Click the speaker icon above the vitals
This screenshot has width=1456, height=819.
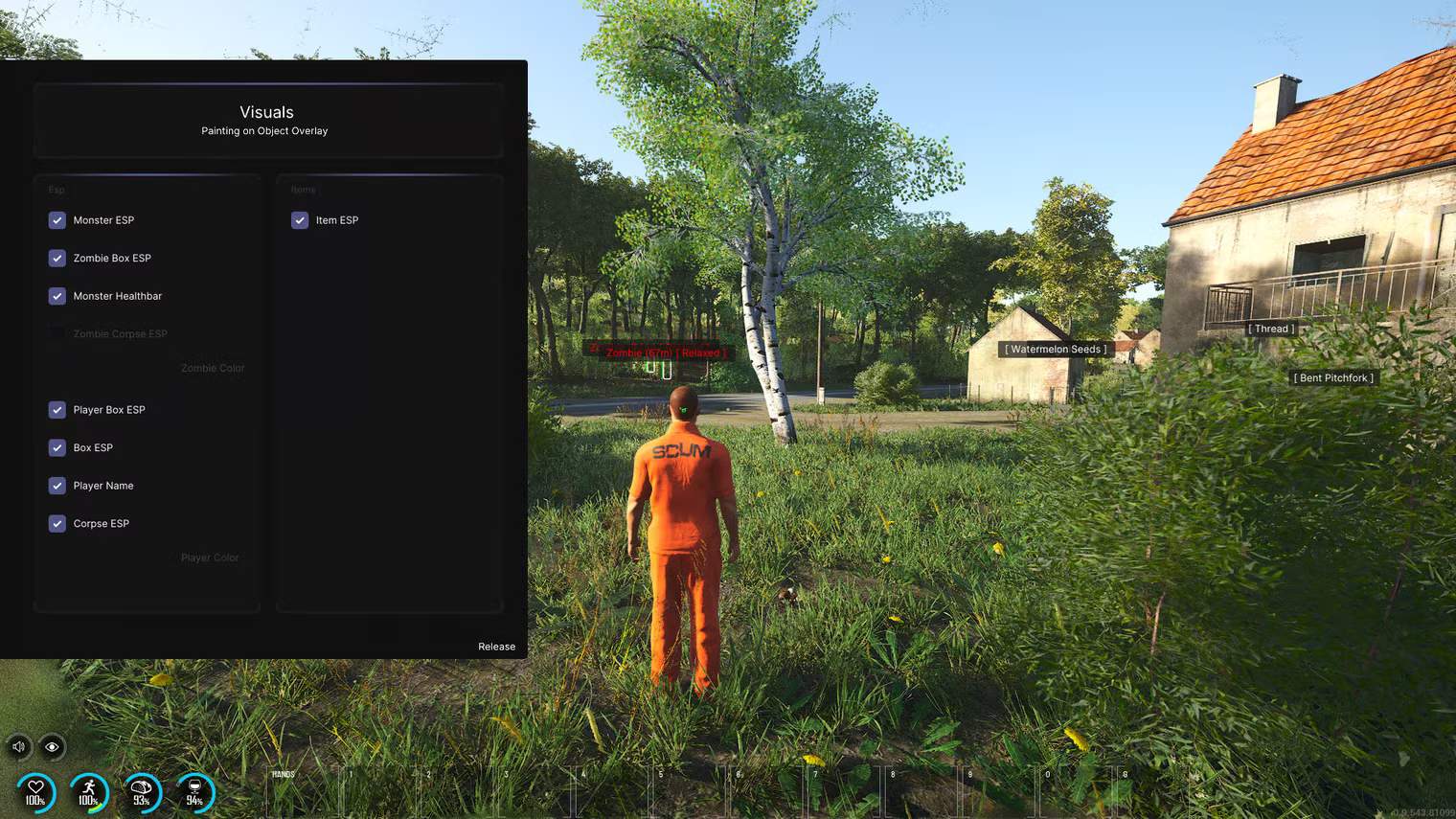(19, 746)
